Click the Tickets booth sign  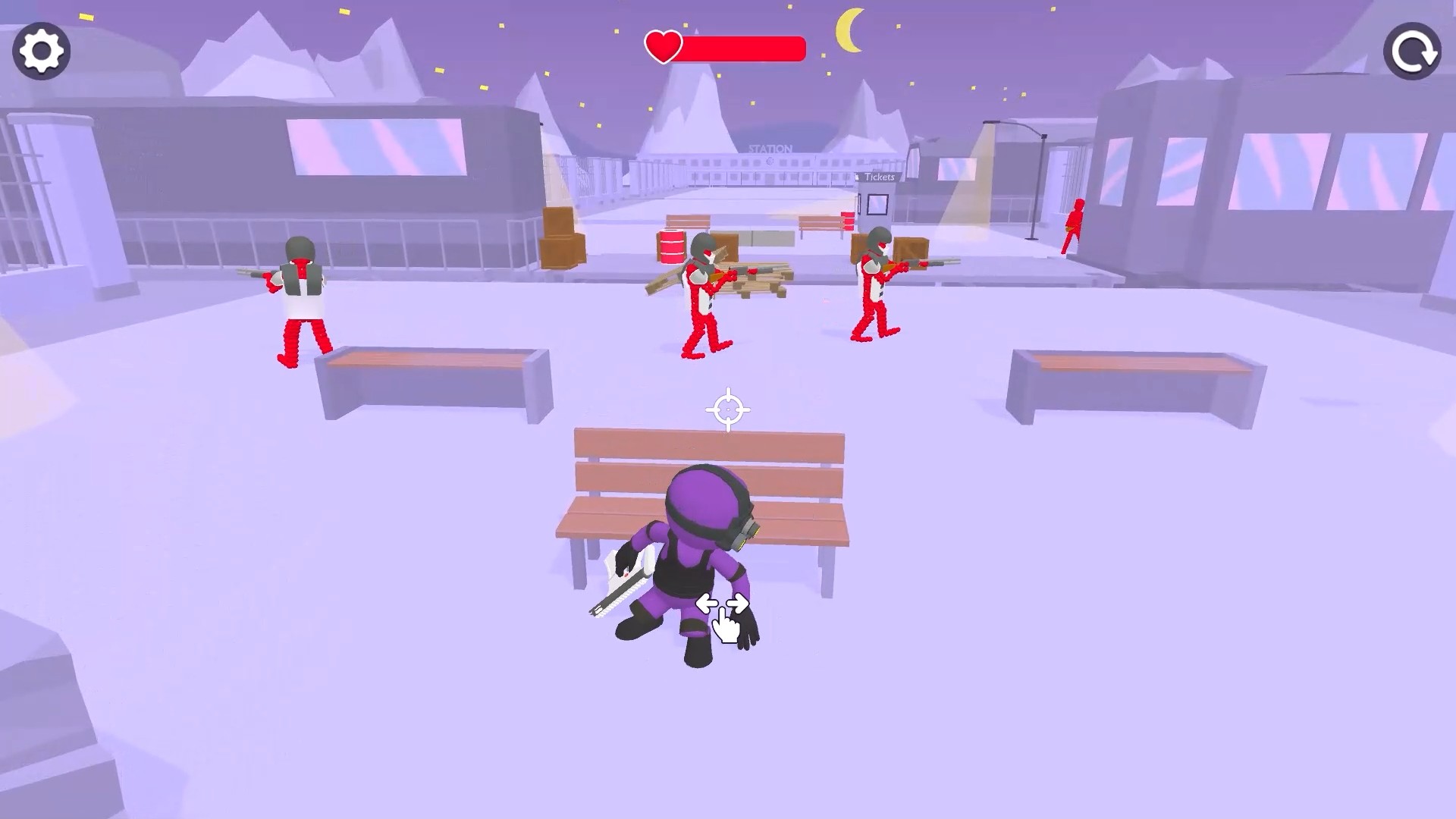click(878, 176)
